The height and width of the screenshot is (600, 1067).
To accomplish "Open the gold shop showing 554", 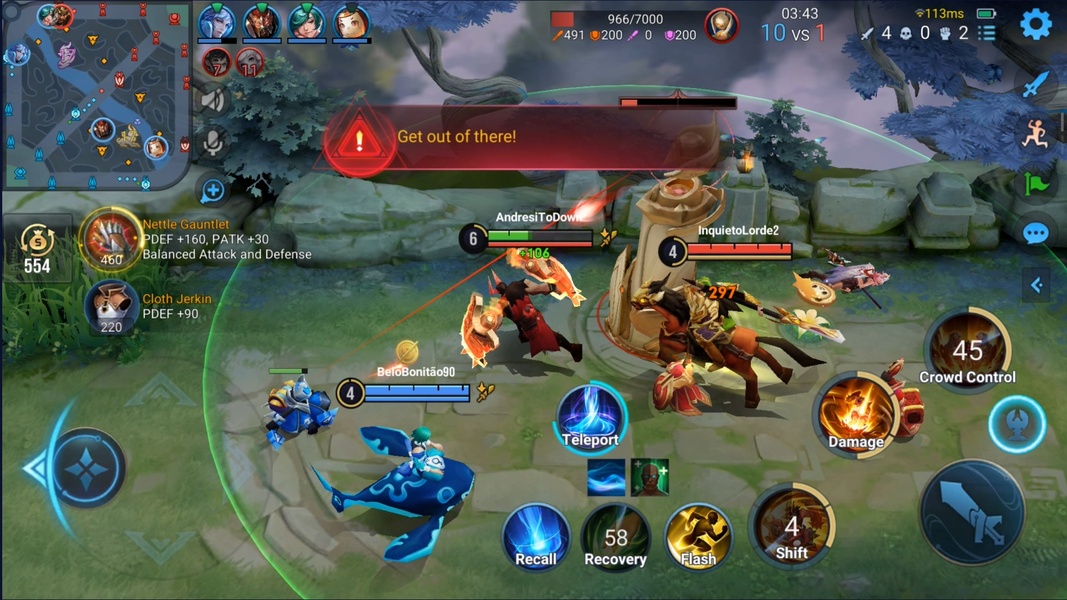I will 37,248.
